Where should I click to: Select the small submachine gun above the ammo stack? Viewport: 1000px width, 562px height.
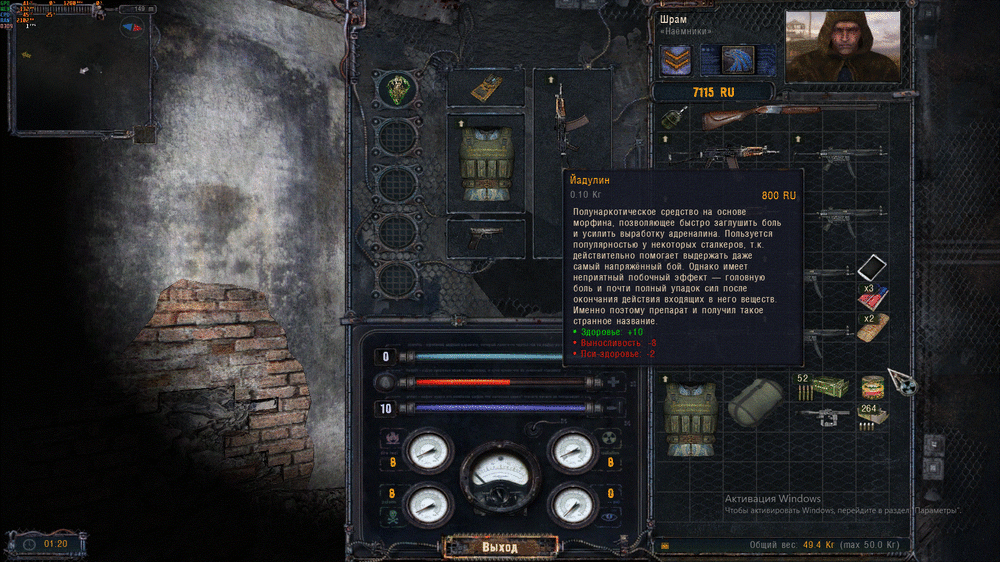tap(827, 415)
